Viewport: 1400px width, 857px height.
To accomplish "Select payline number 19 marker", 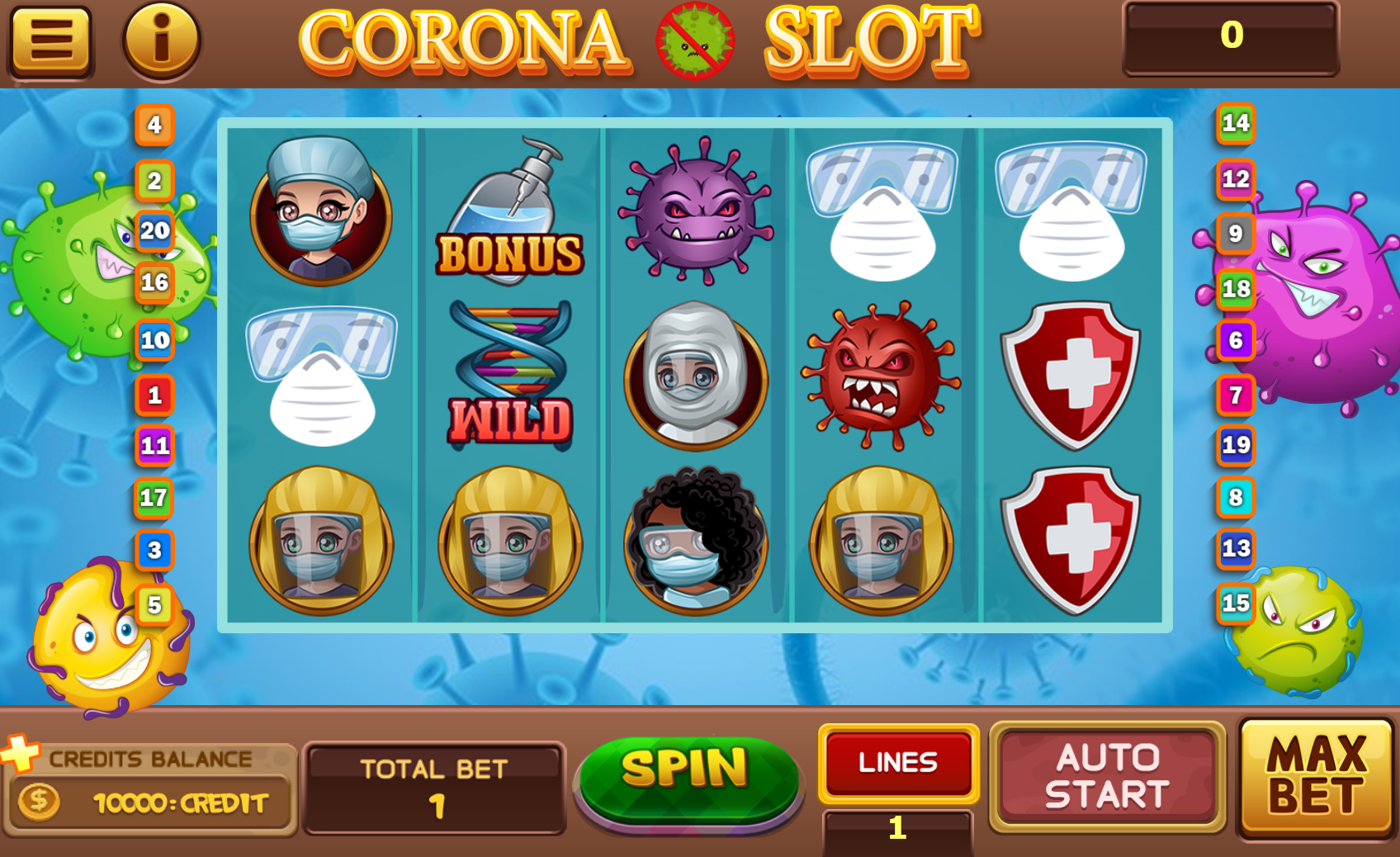I will pyautogui.click(x=1236, y=446).
